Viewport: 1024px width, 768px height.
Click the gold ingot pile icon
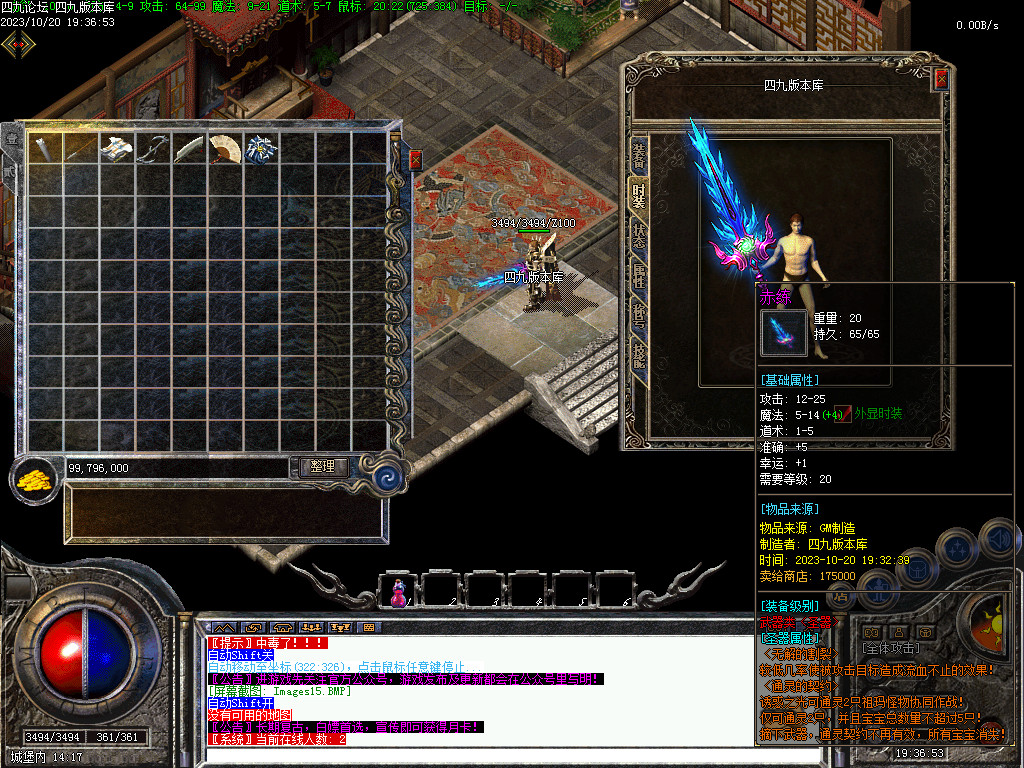35,478
